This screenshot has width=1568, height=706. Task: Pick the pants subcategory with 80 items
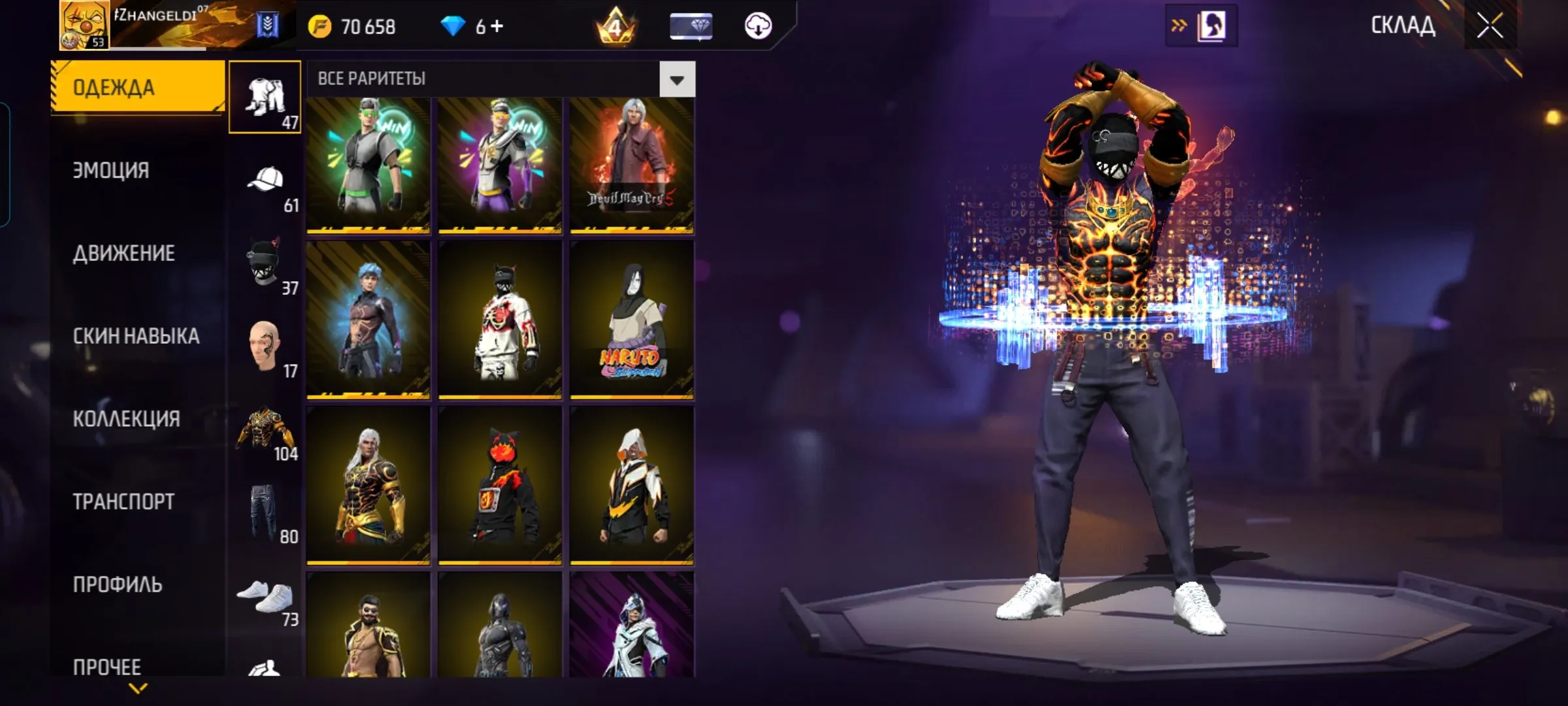point(266,513)
